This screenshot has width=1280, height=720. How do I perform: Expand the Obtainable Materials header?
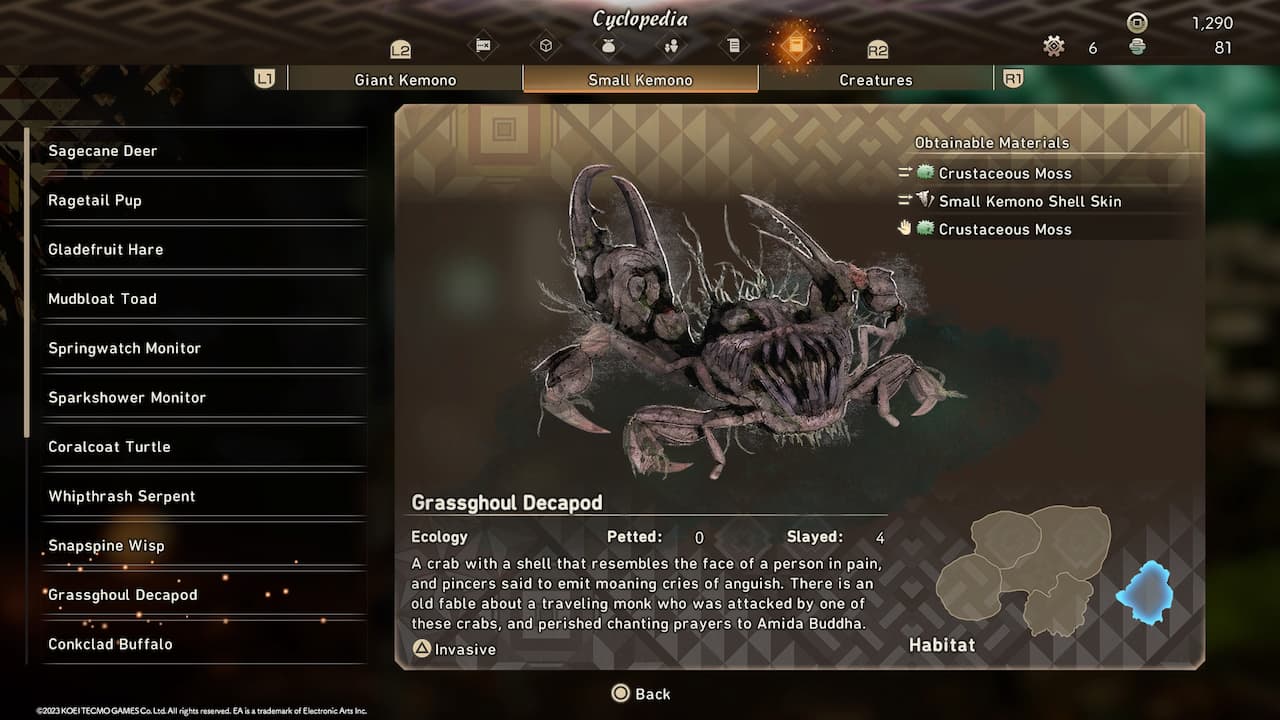pyautogui.click(x=990, y=142)
